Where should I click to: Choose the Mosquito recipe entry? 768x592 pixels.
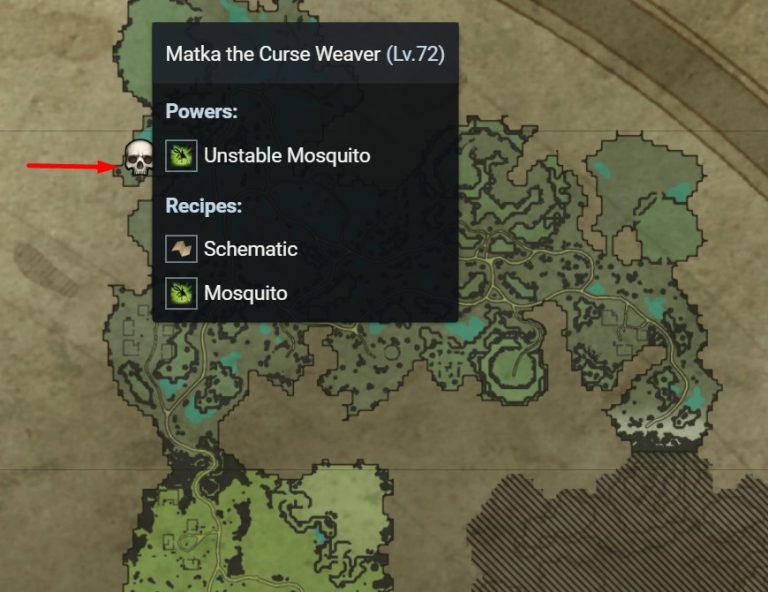(245, 293)
